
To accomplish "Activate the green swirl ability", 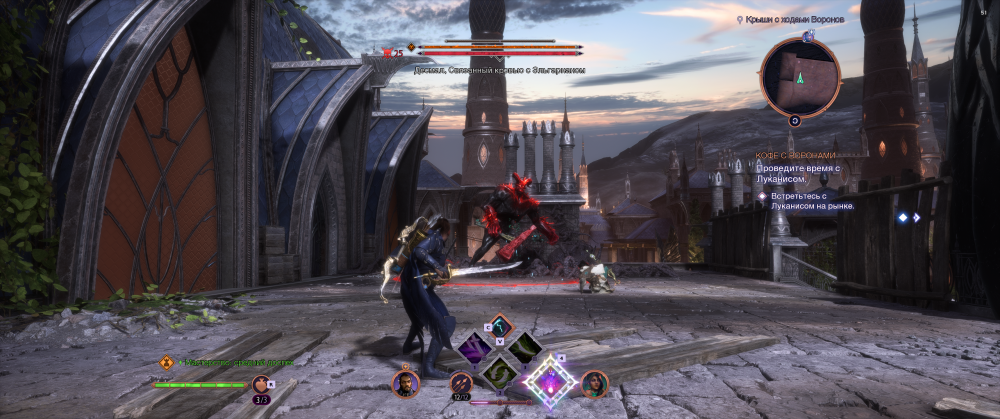I will pyautogui.click(x=499, y=372).
